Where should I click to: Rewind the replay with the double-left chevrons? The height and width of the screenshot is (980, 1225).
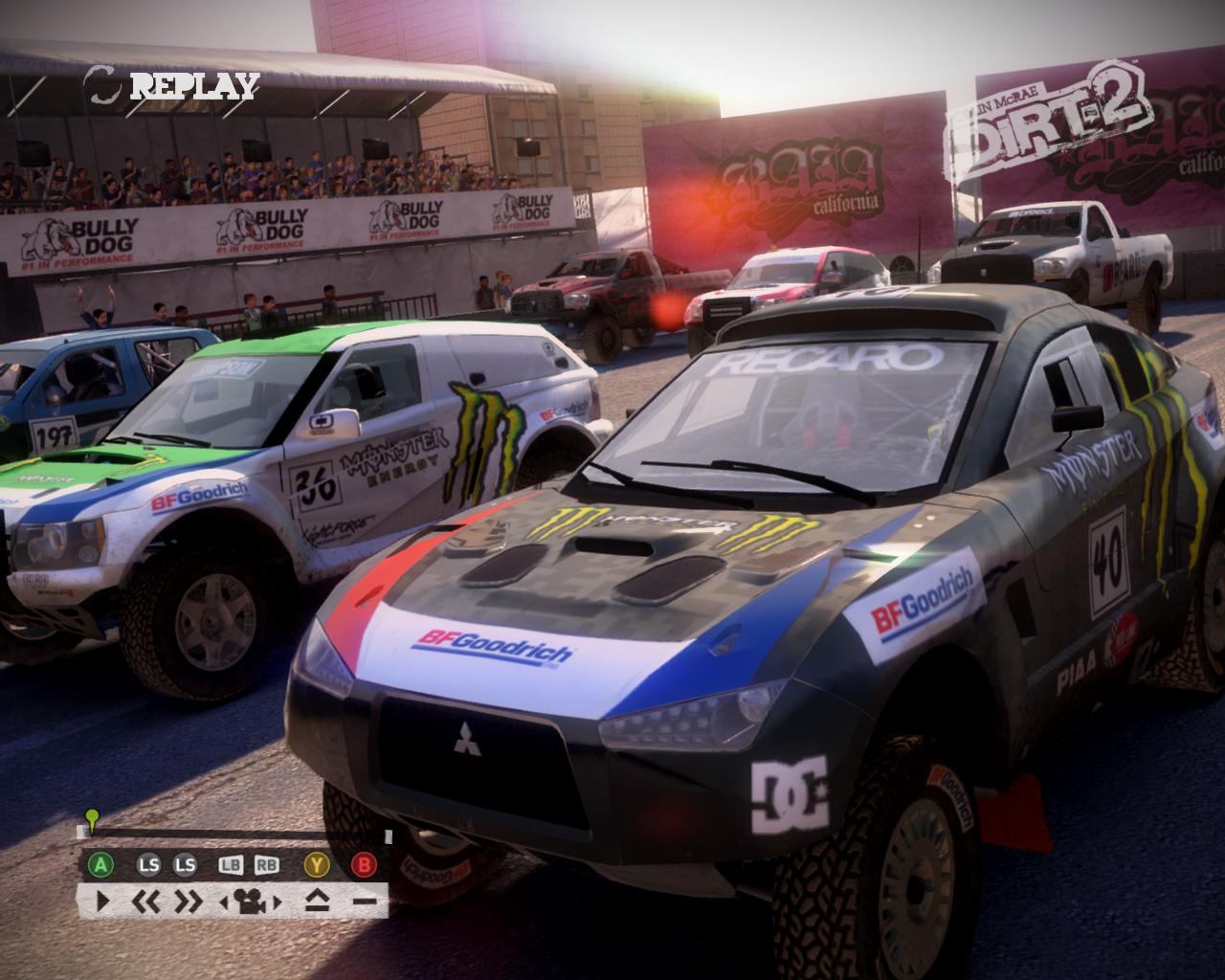pyautogui.click(x=145, y=901)
